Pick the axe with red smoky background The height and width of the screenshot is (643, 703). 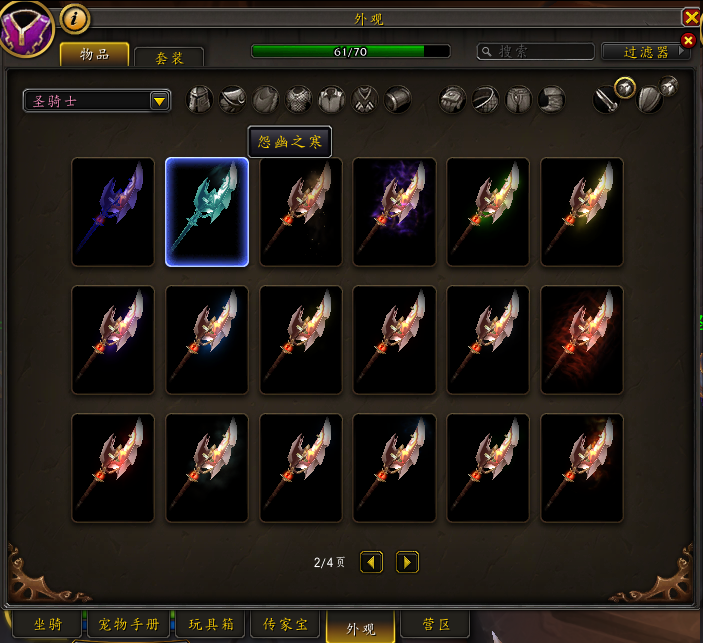point(582,340)
